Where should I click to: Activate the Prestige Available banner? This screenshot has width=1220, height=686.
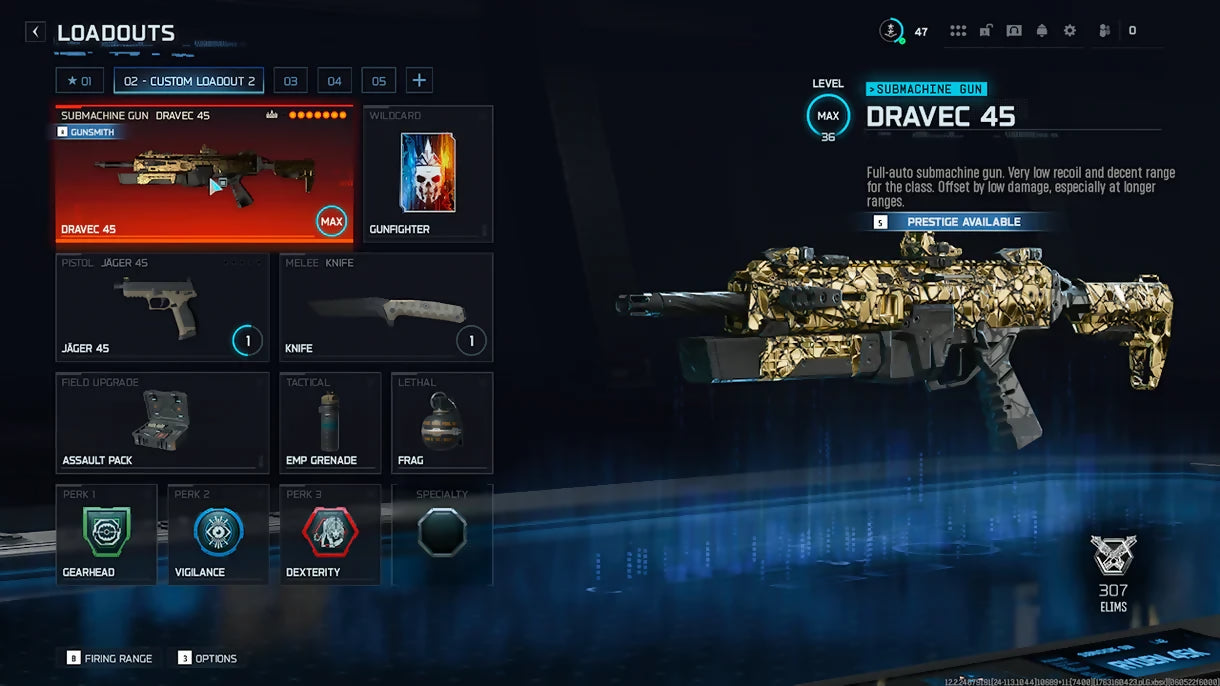(x=962, y=222)
